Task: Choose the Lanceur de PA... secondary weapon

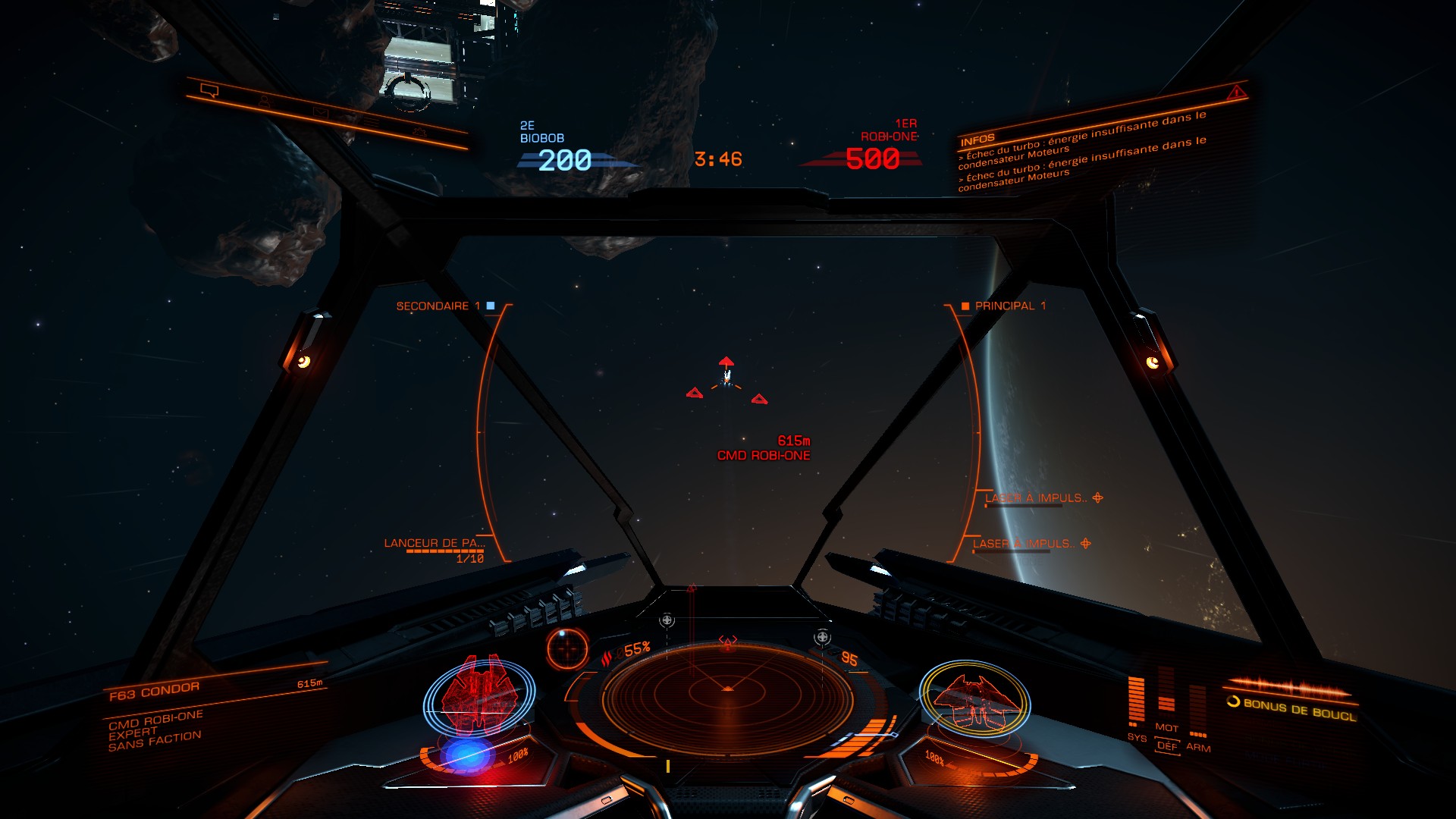Action: 434,543
